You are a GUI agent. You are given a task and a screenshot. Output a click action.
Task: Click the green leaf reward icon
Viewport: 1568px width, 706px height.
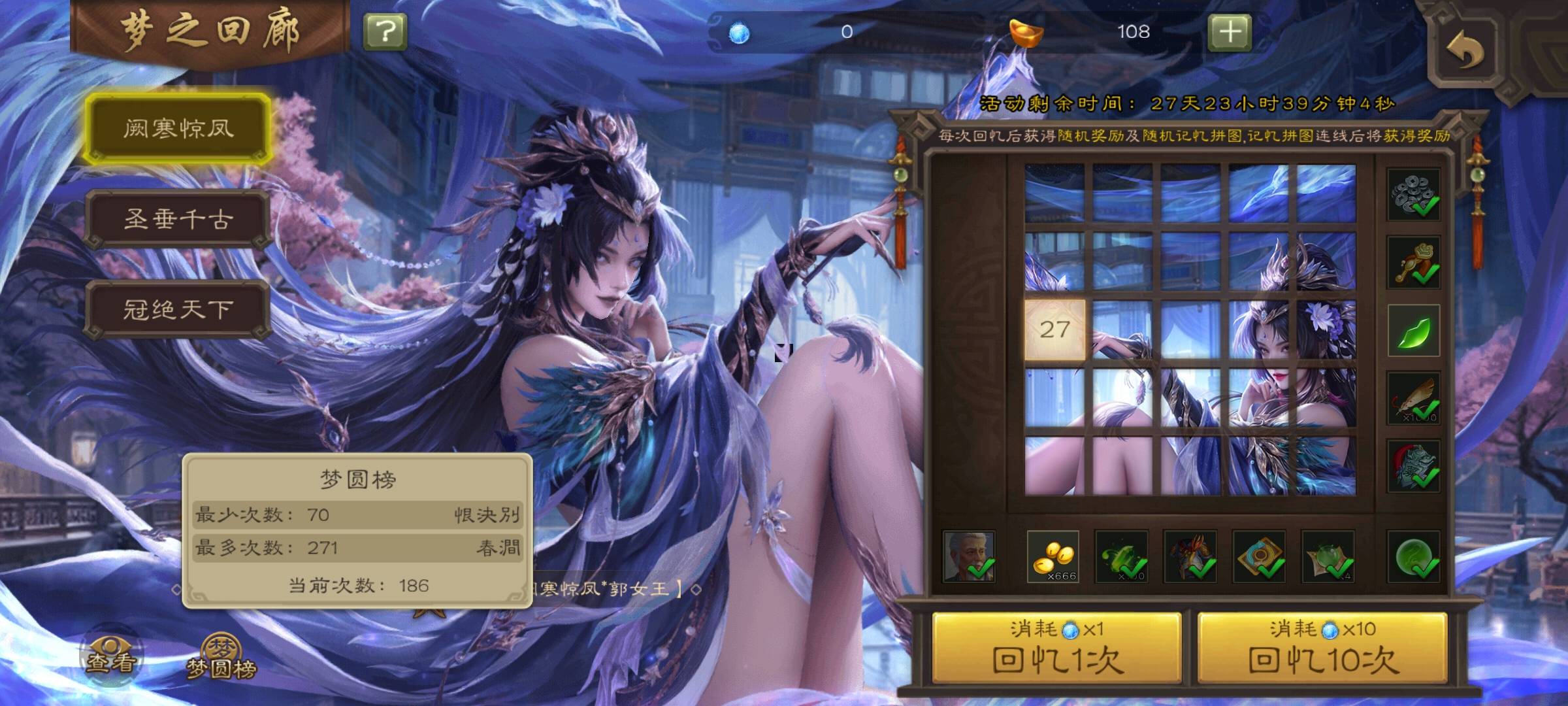click(1413, 330)
